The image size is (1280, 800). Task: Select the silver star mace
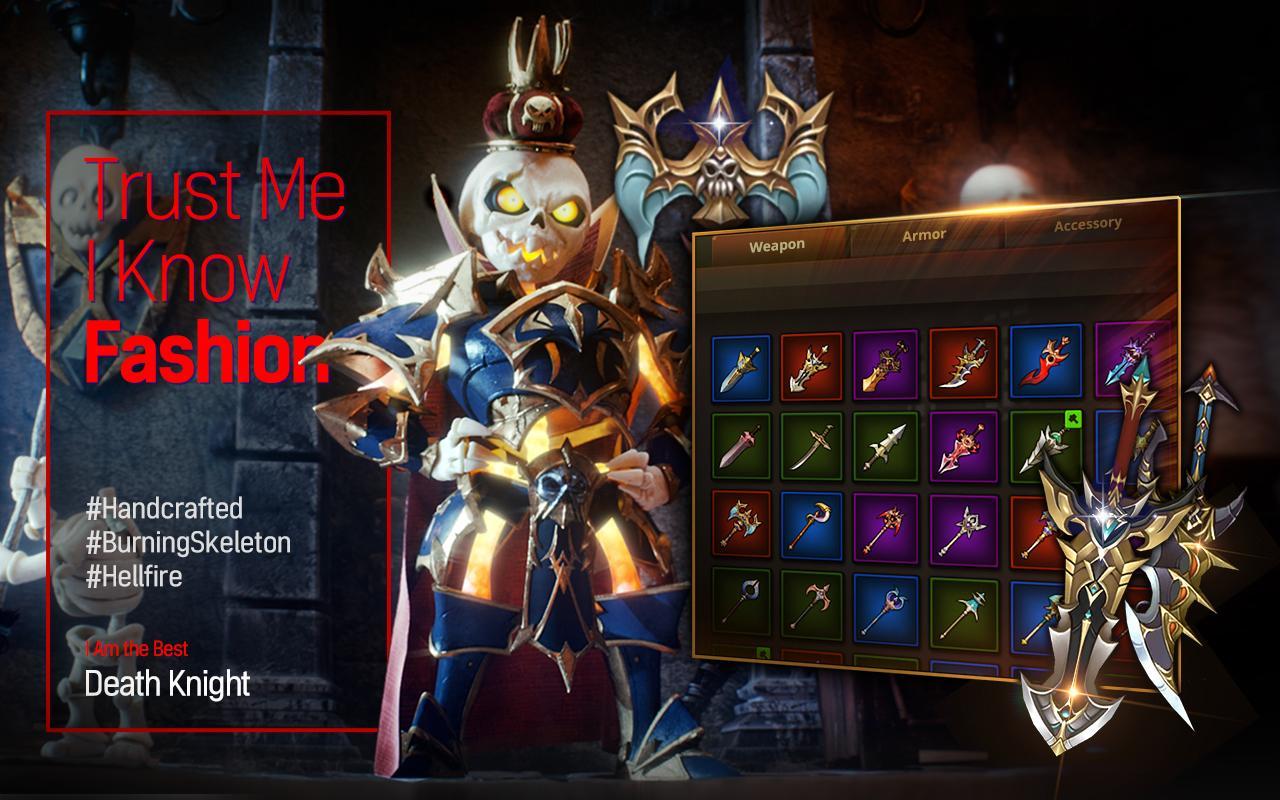[x=964, y=528]
